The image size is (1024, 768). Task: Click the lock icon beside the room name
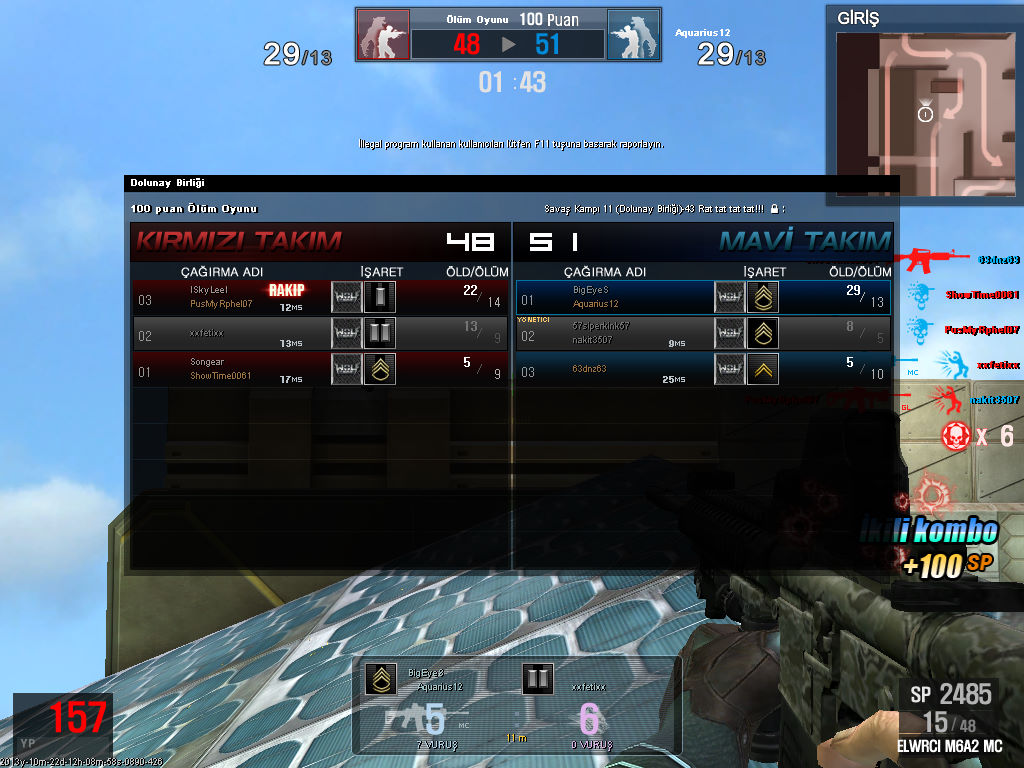click(x=773, y=209)
